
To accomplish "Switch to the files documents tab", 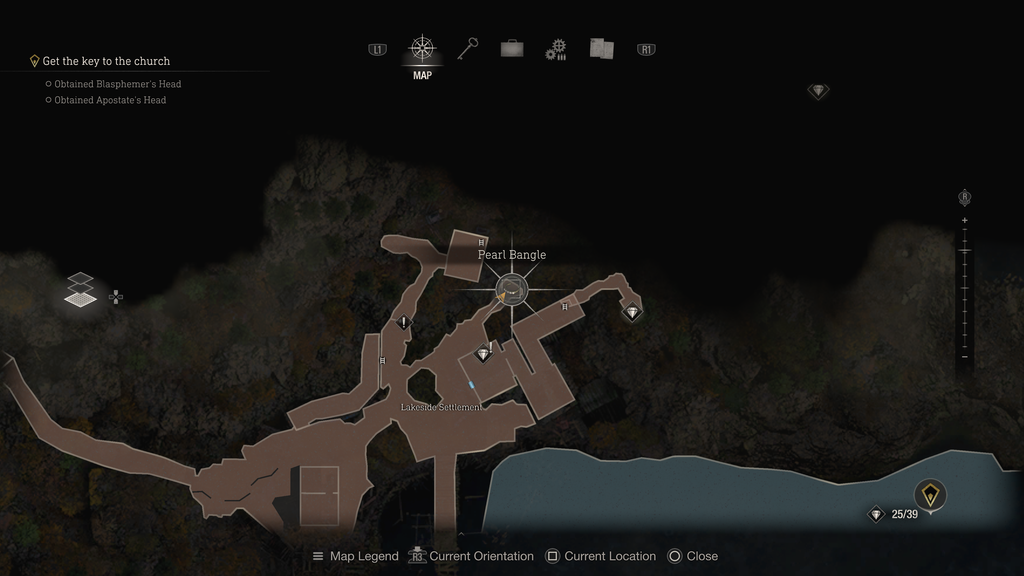I will [601, 49].
